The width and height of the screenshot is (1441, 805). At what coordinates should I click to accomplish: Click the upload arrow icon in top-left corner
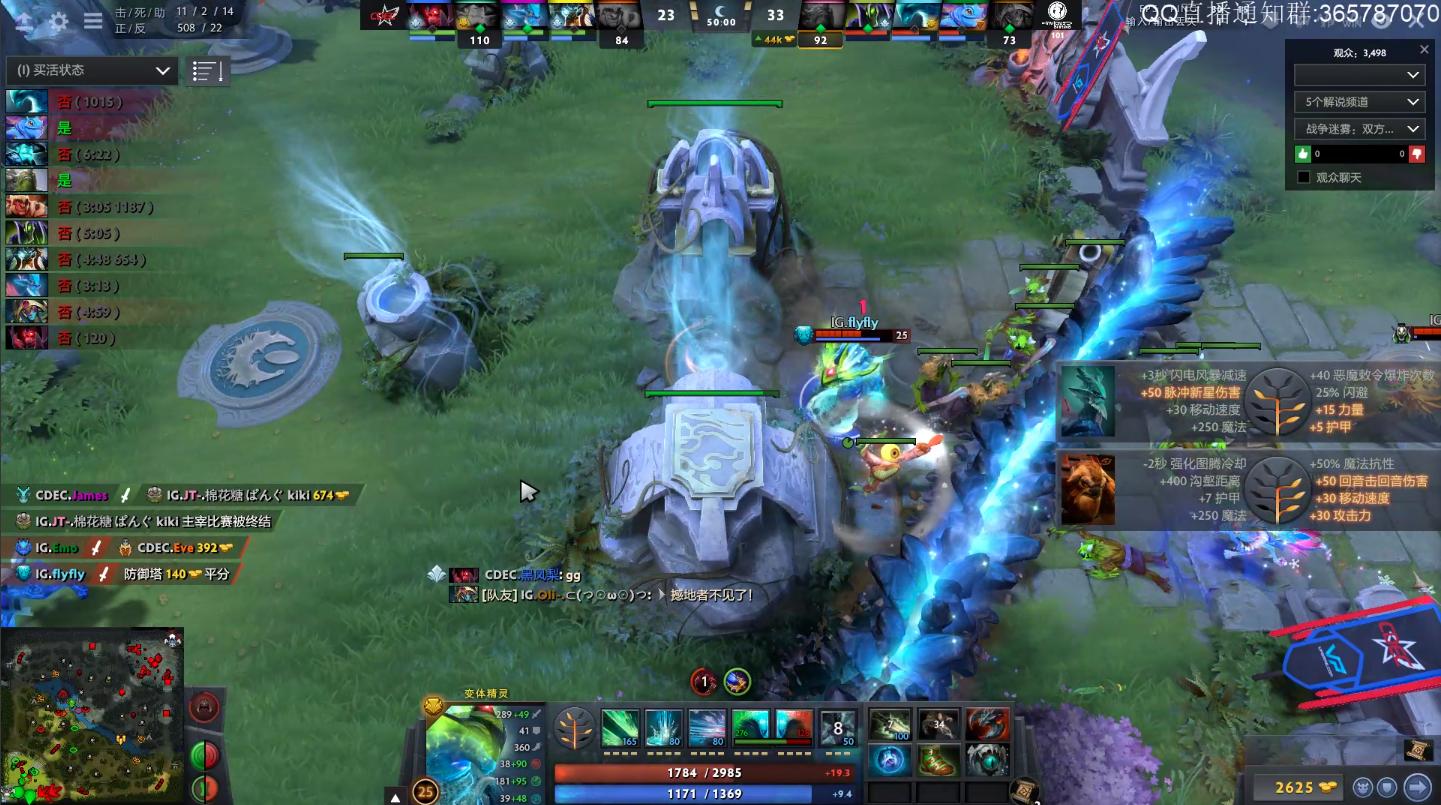(x=24, y=20)
